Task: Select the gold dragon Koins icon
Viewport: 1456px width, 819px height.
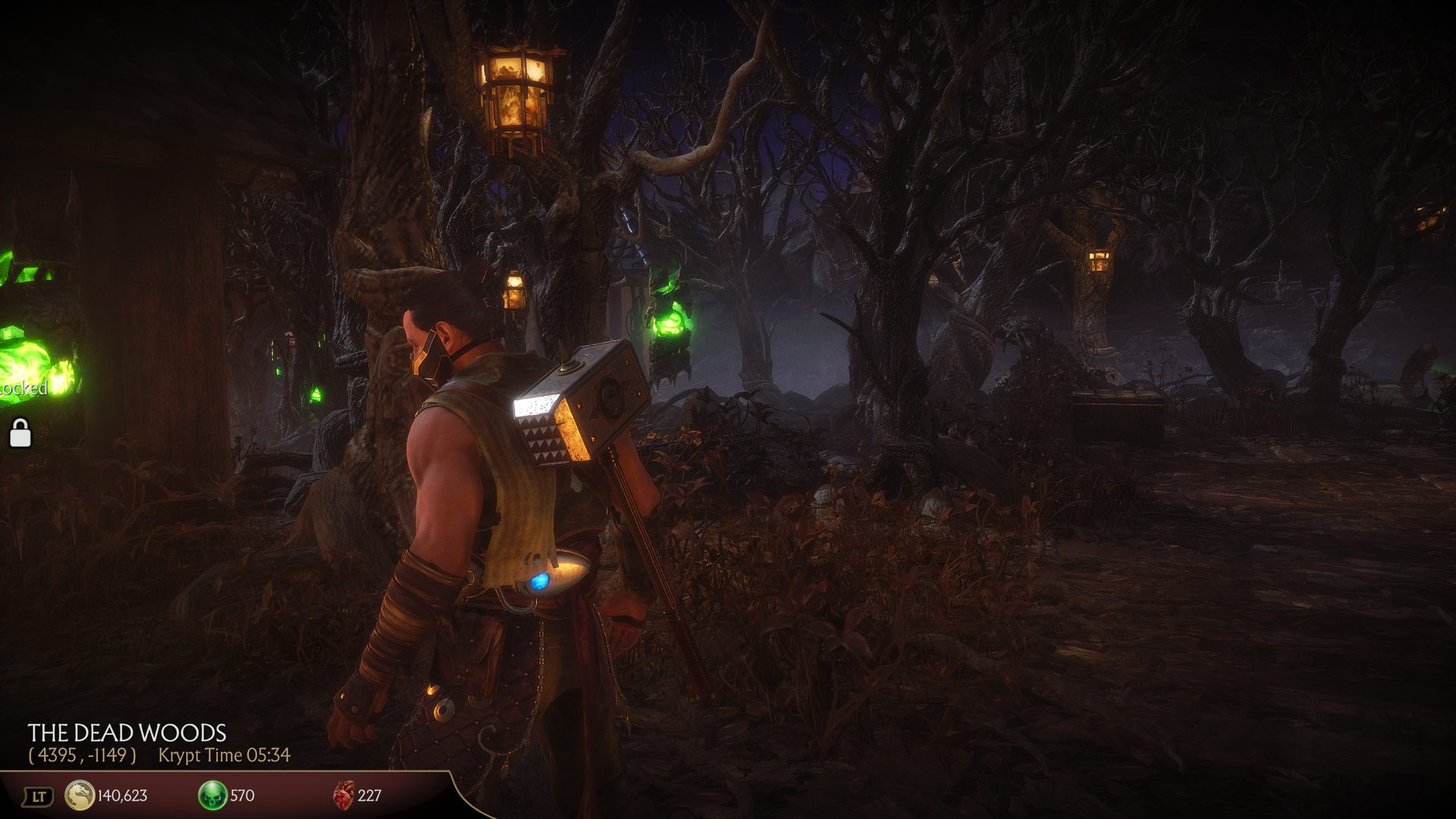Action: click(x=80, y=795)
